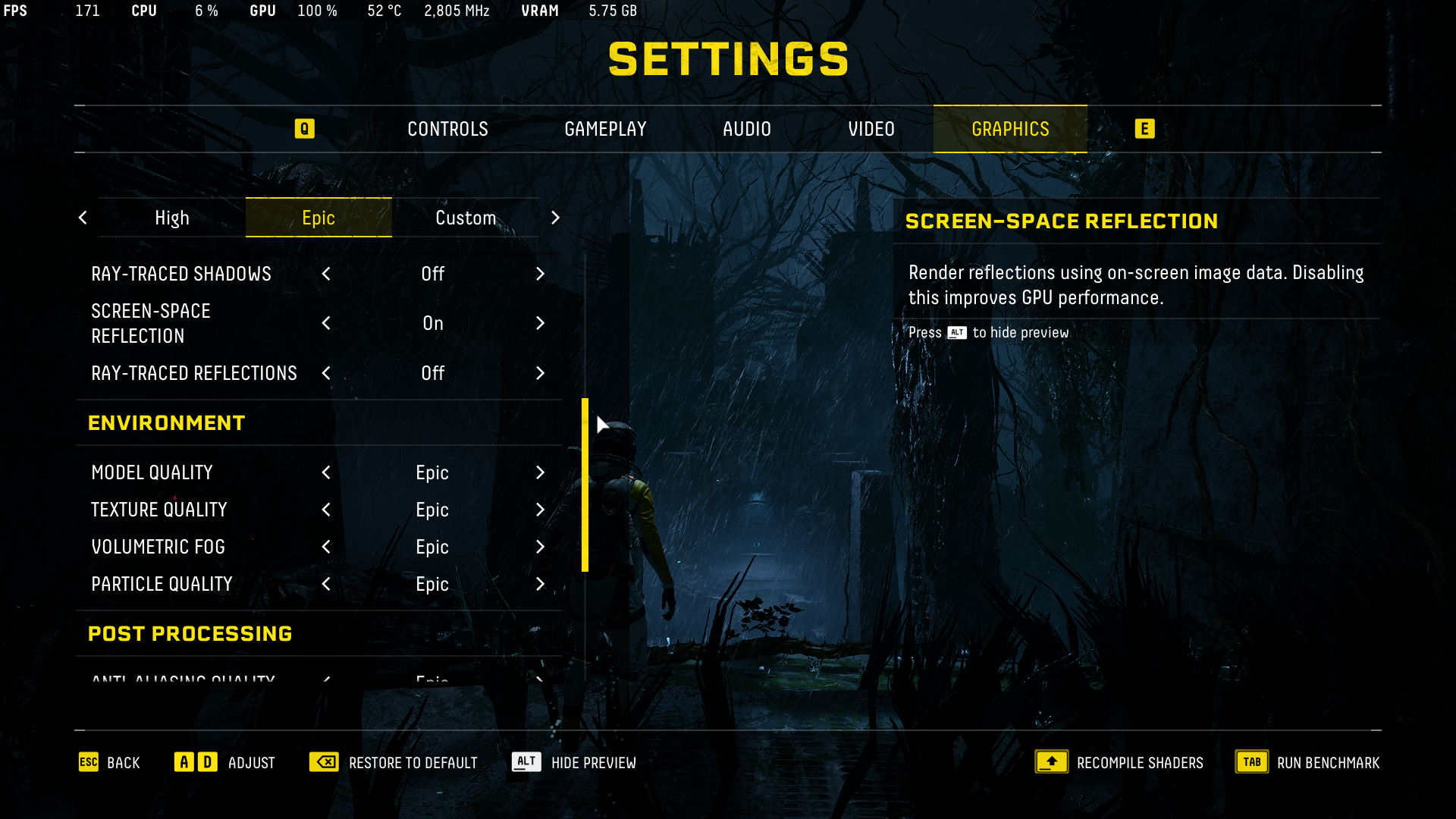Viewport: 1456px width, 819px height.
Task: Hide the preview panel
Action: 574,762
